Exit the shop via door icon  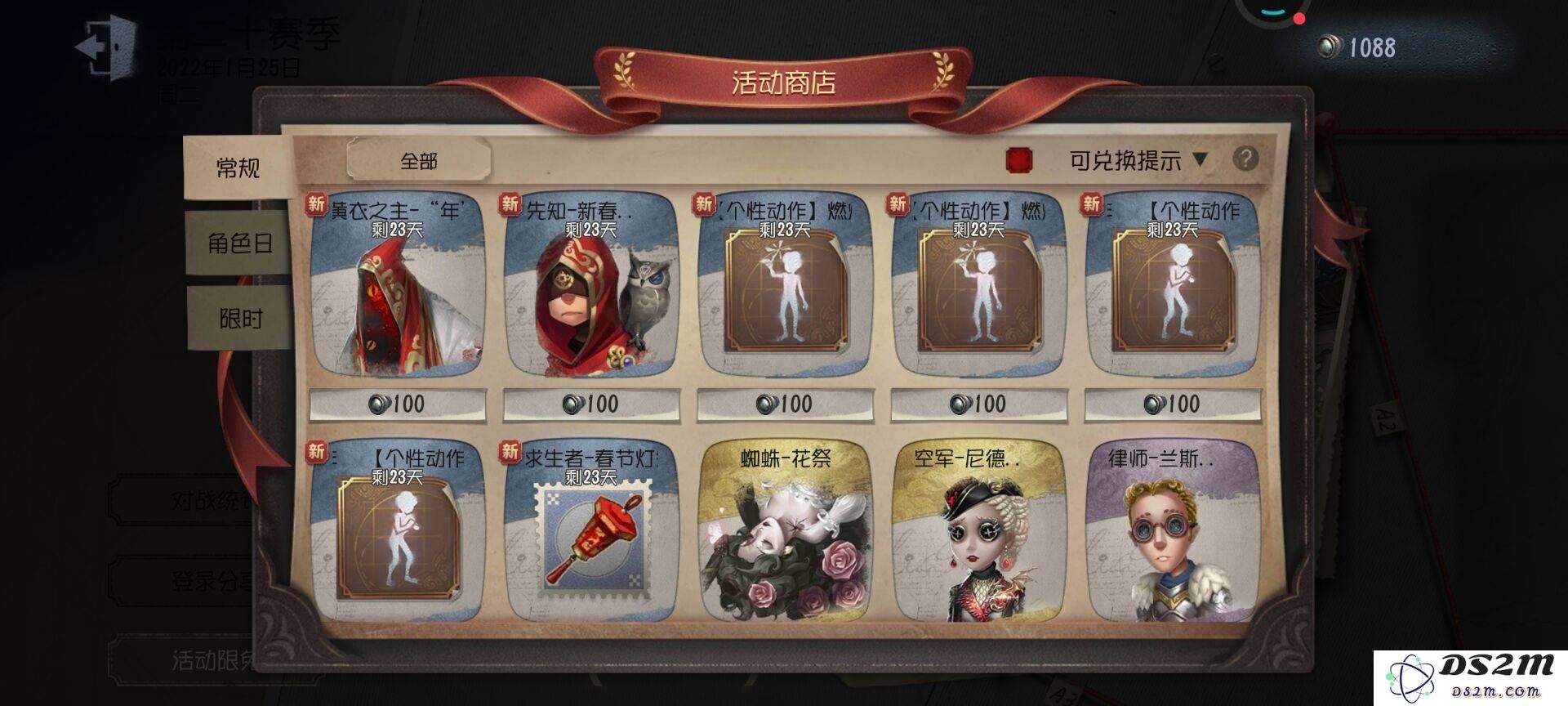(x=106, y=47)
